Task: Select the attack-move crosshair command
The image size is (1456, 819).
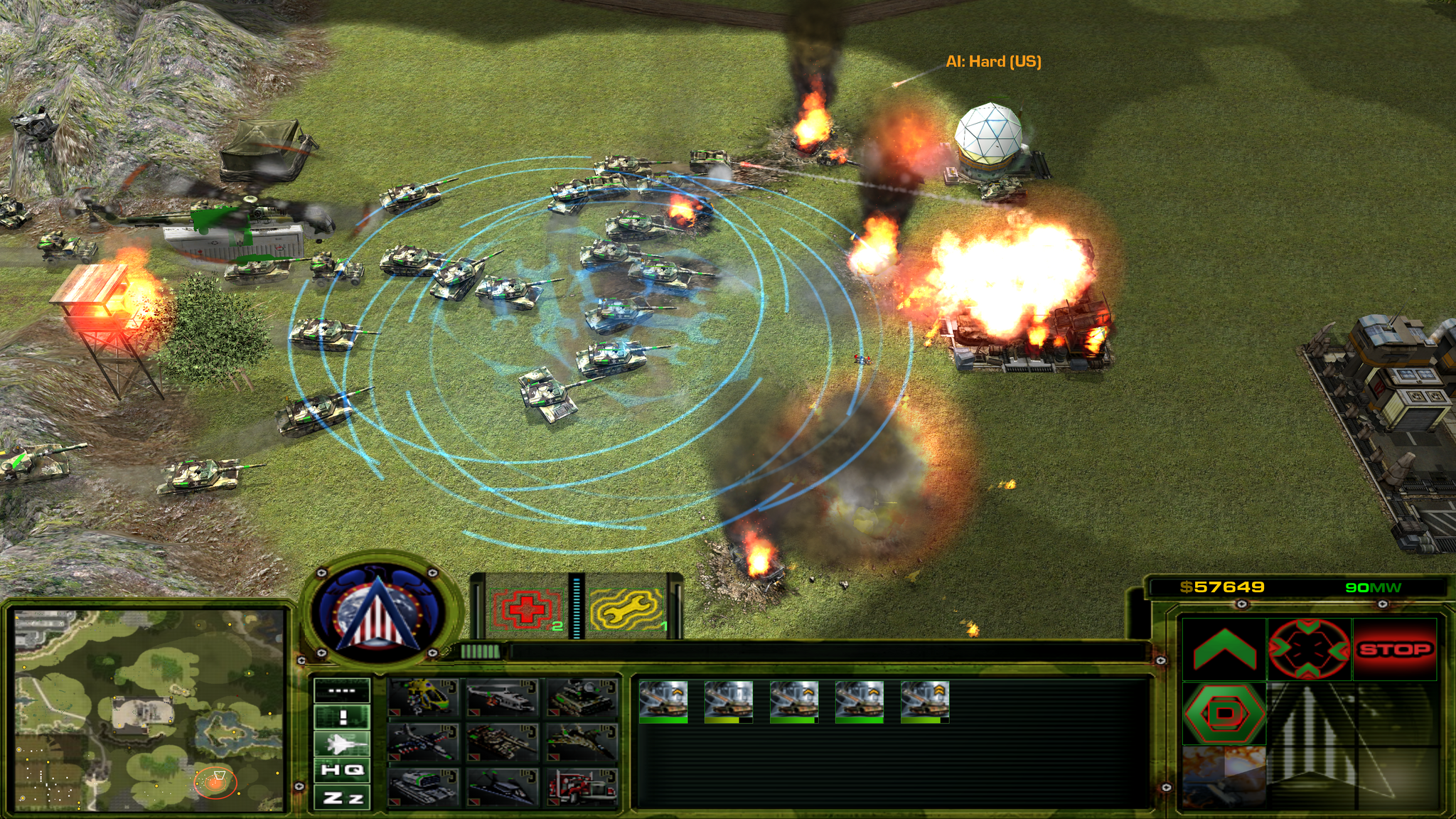Action: tap(1309, 649)
